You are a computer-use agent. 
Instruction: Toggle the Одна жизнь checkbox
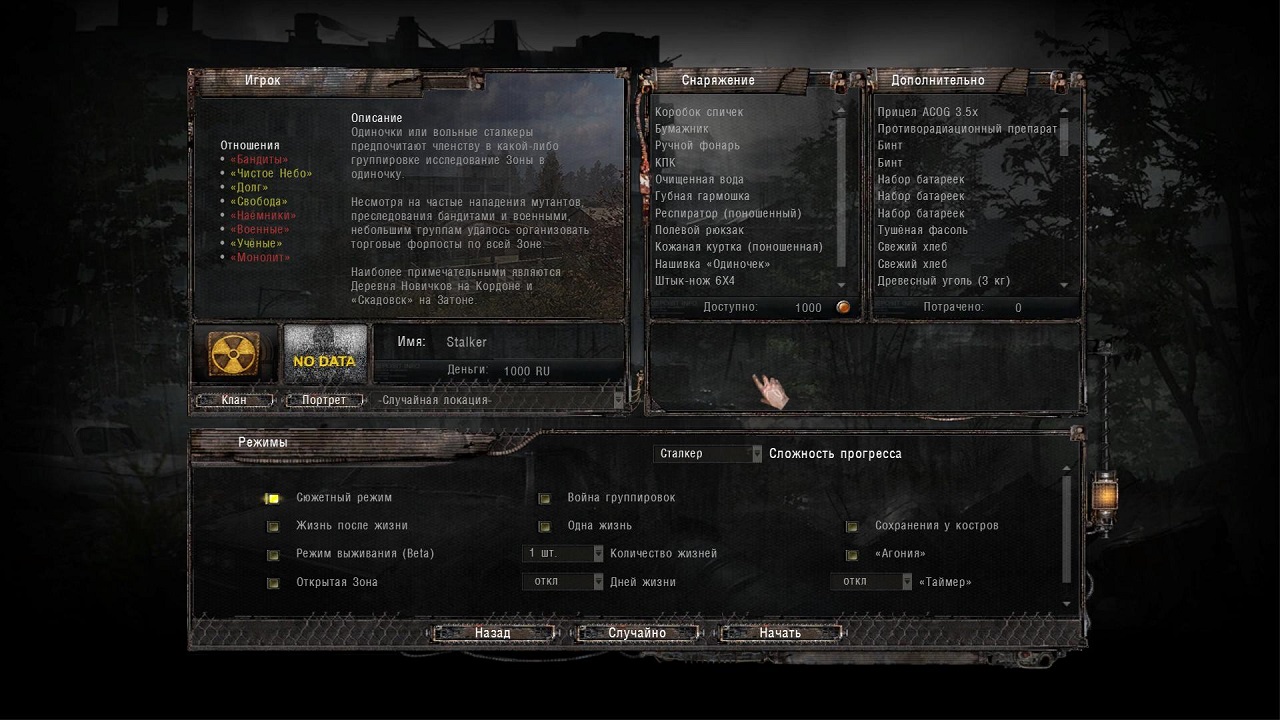(545, 526)
